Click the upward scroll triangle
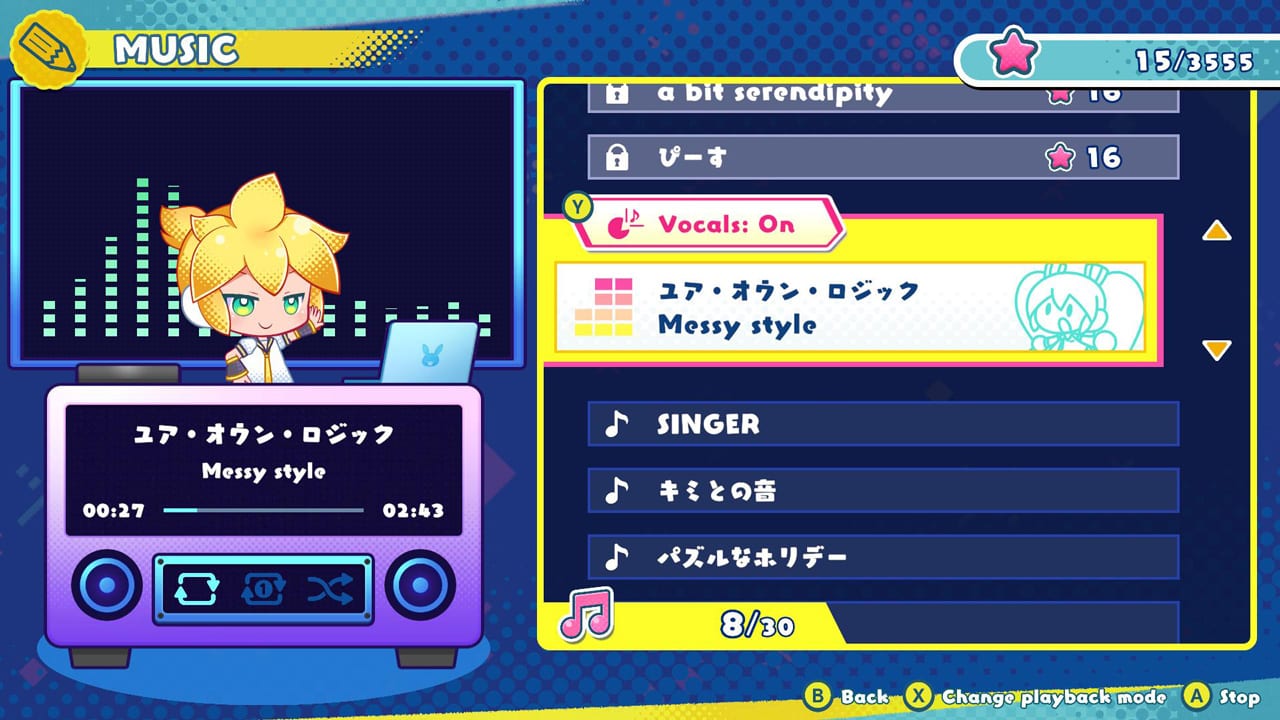This screenshot has height=720, width=1280. tap(1216, 232)
